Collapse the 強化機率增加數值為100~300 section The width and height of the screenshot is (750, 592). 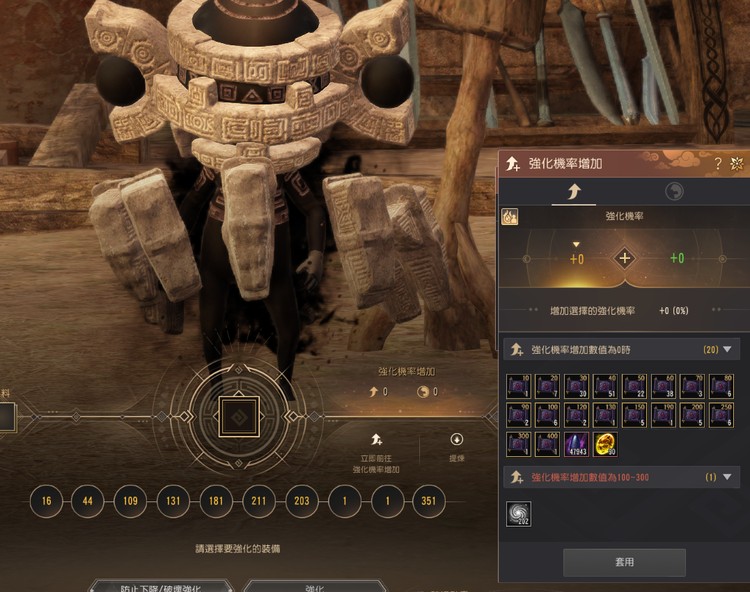727,478
